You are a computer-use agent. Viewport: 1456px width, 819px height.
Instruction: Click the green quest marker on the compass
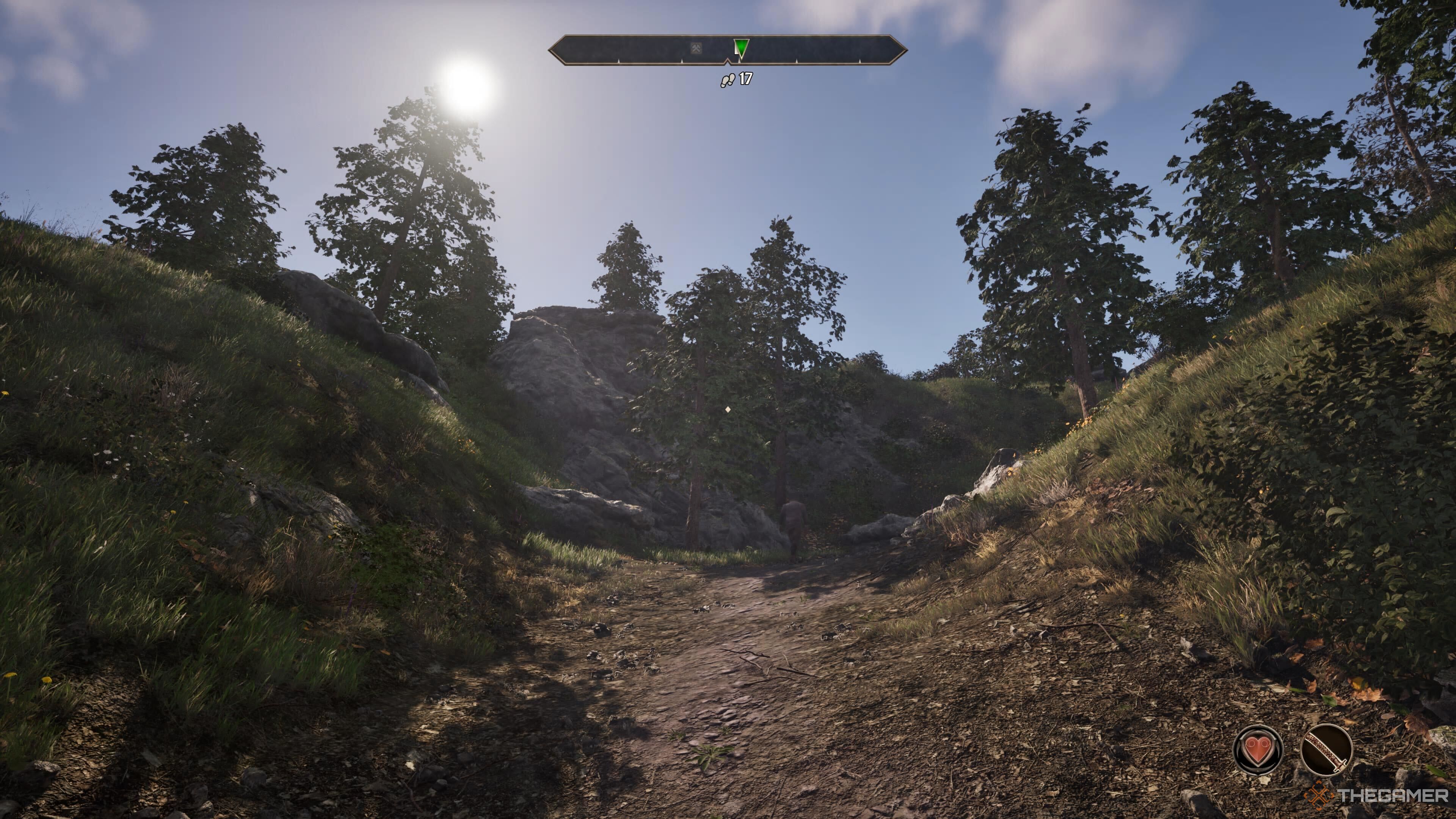(741, 47)
